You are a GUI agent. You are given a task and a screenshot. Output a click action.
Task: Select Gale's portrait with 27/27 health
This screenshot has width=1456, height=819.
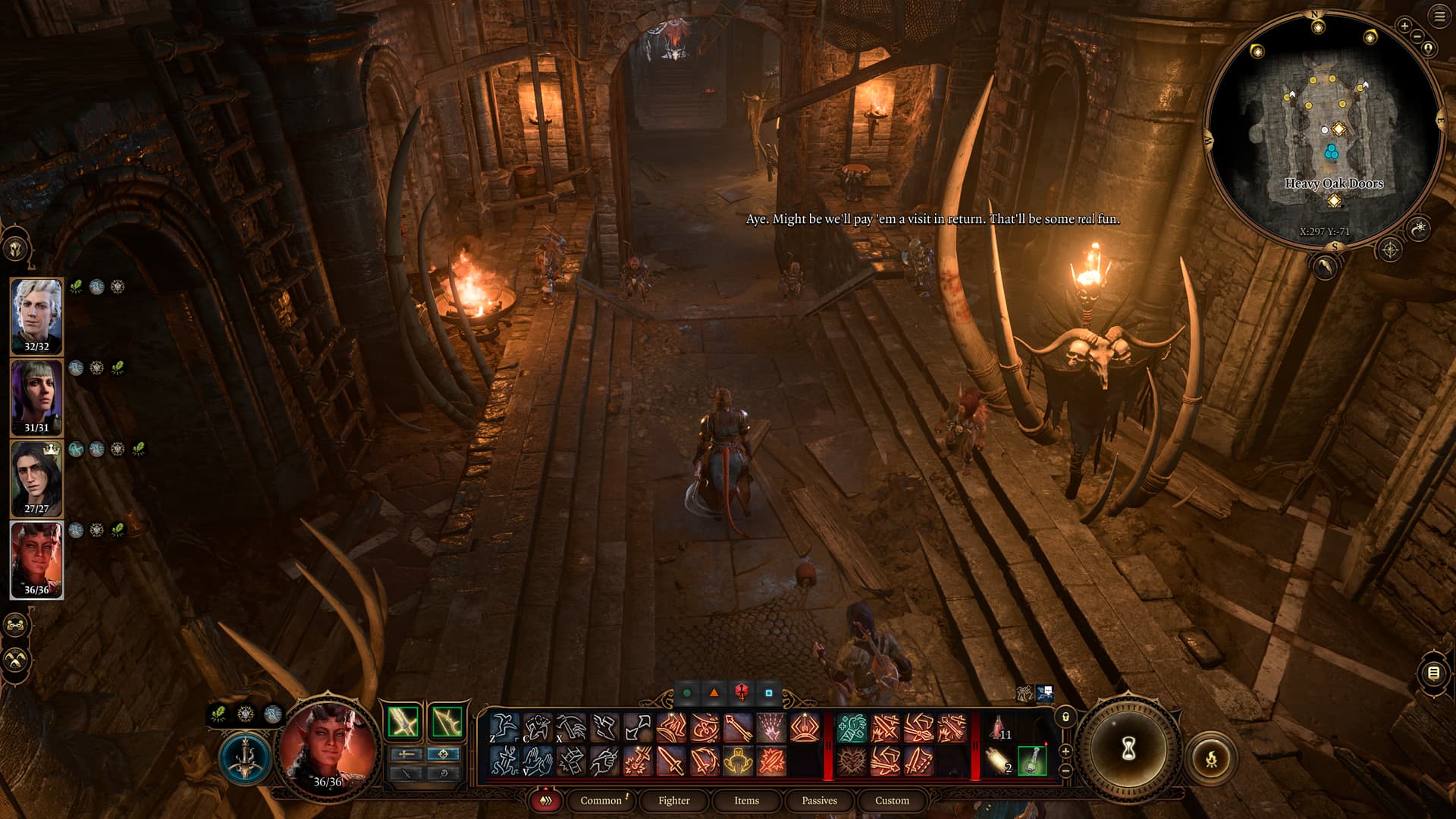coord(36,478)
